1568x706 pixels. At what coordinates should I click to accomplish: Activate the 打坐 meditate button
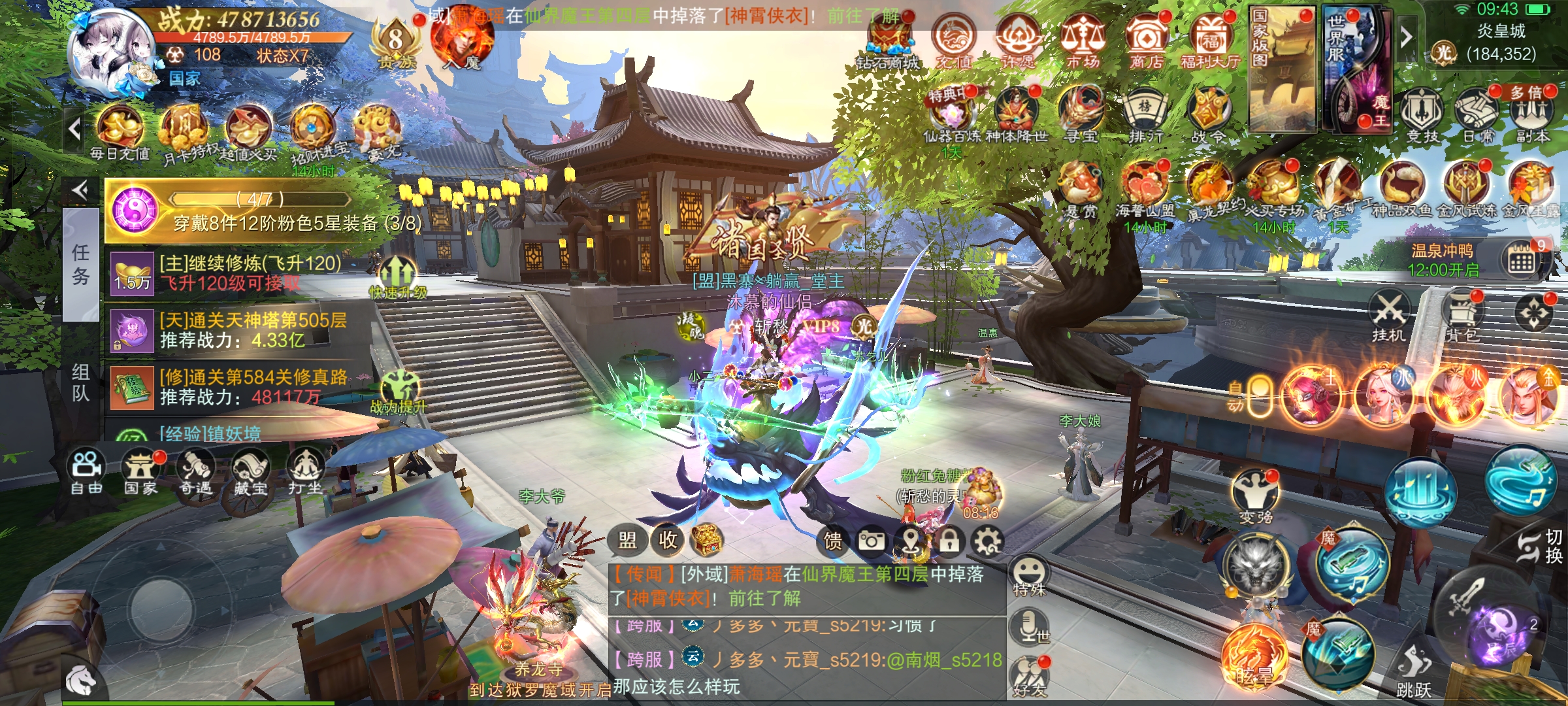[x=305, y=471]
